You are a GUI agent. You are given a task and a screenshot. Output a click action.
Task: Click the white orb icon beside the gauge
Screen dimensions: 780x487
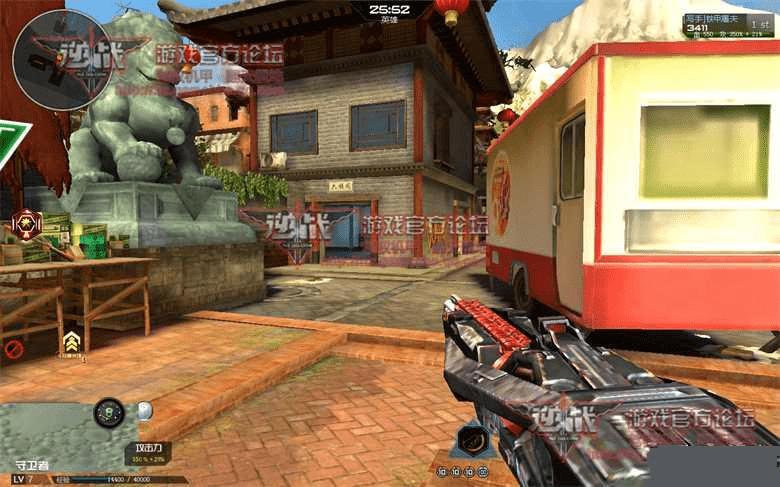[144, 410]
